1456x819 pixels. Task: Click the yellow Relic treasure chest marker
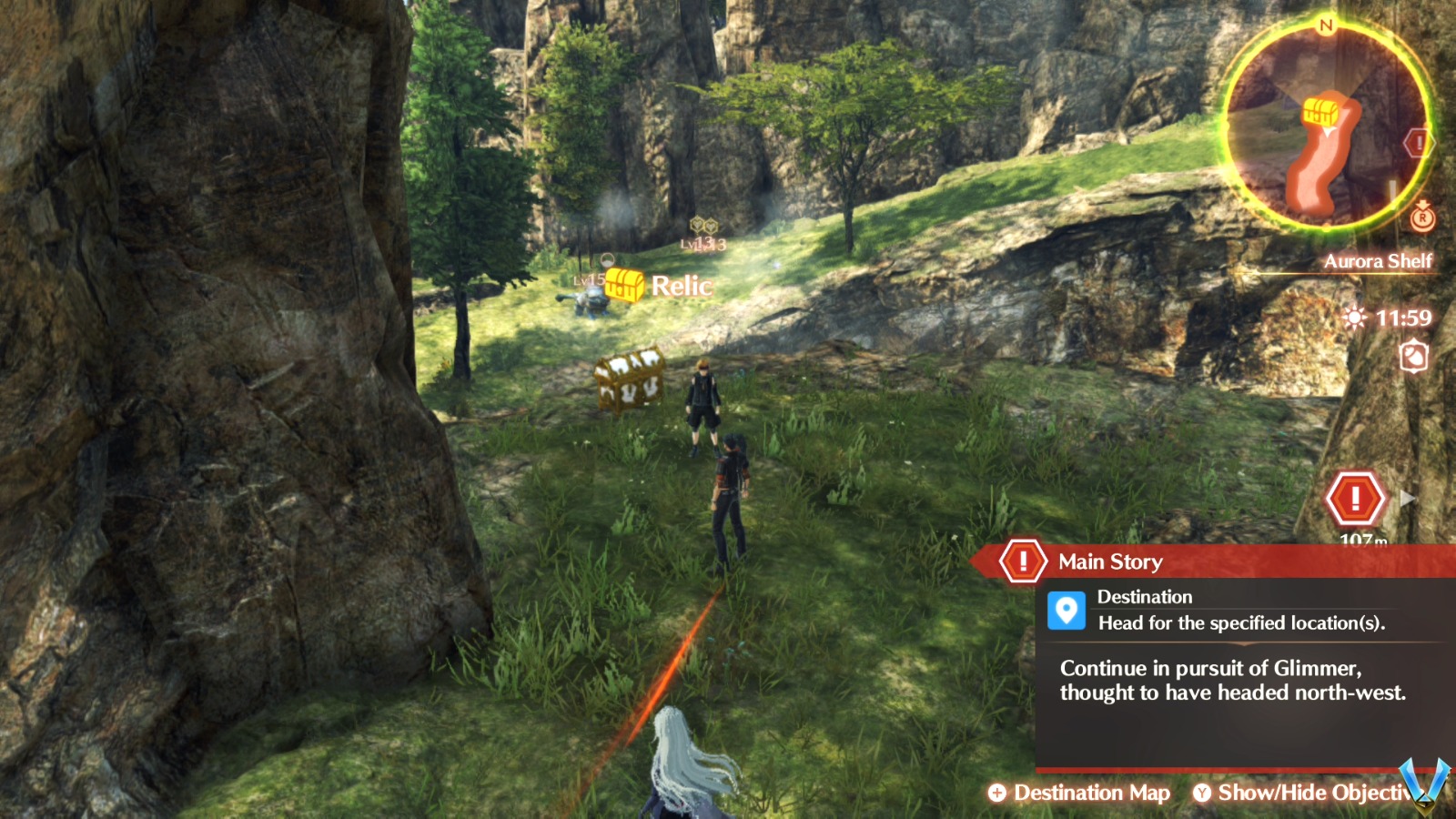[x=624, y=284]
